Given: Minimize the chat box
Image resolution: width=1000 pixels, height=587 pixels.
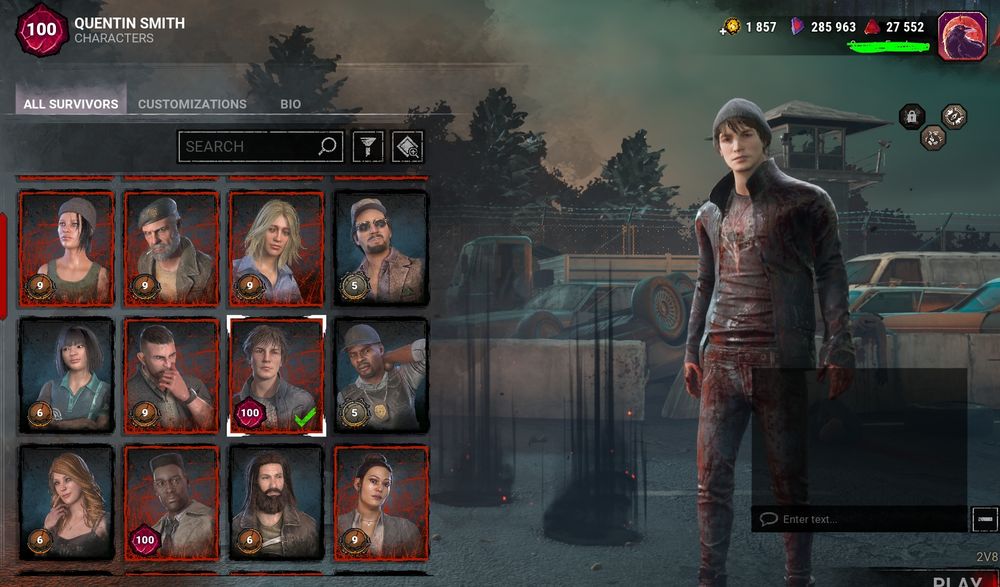Looking at the screenshot, I should pyautogui.click(x=984, y=519).
